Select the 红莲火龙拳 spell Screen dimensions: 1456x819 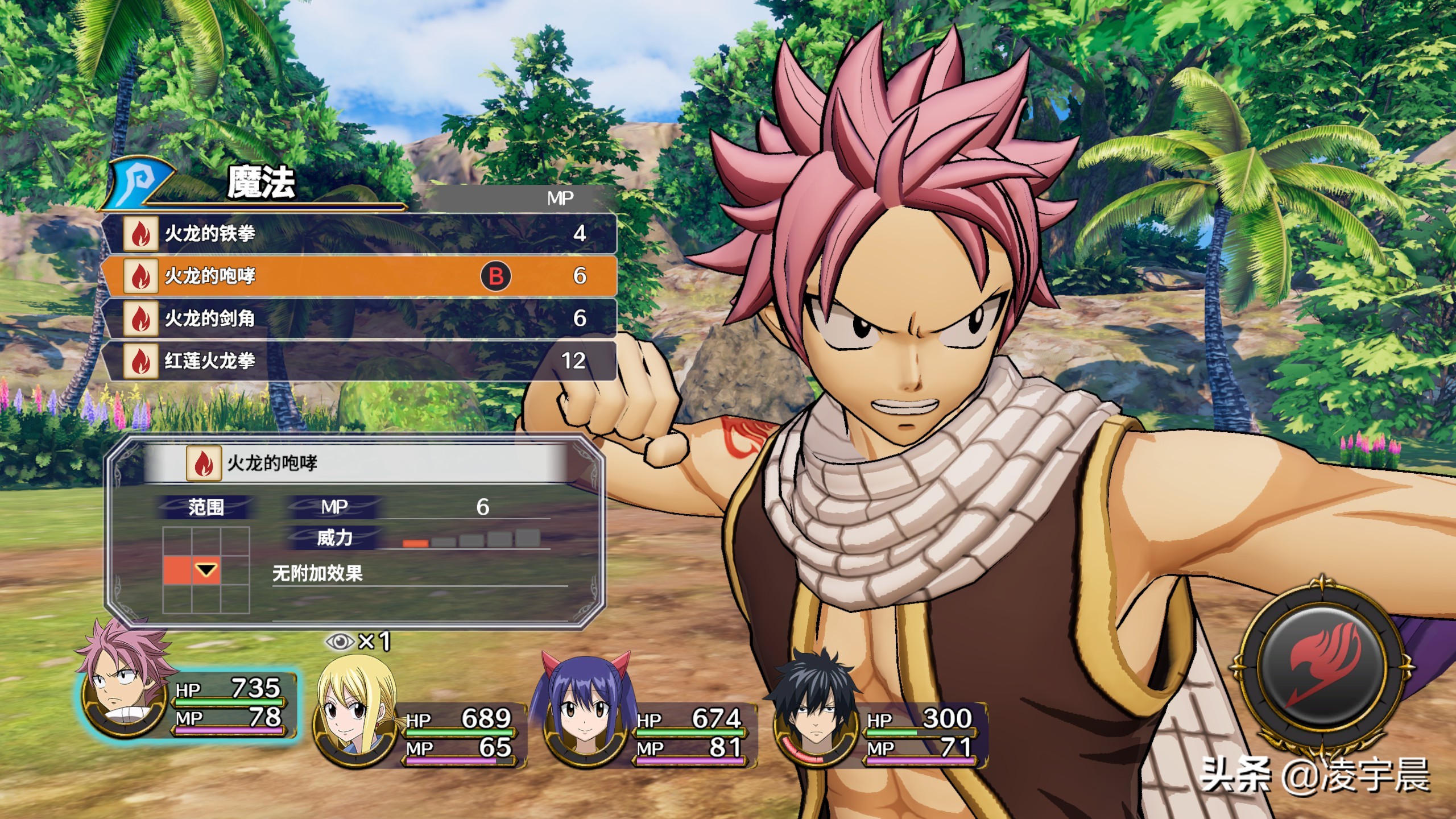point(358,361)
